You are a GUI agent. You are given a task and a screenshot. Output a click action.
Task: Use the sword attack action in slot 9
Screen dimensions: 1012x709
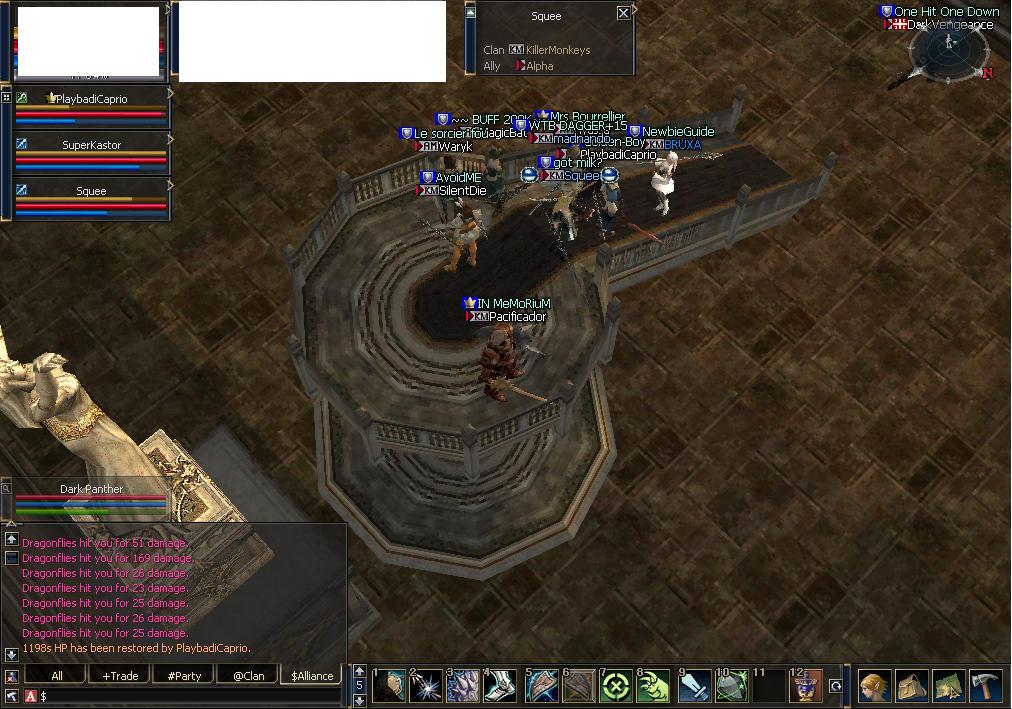tap(694, 687)
